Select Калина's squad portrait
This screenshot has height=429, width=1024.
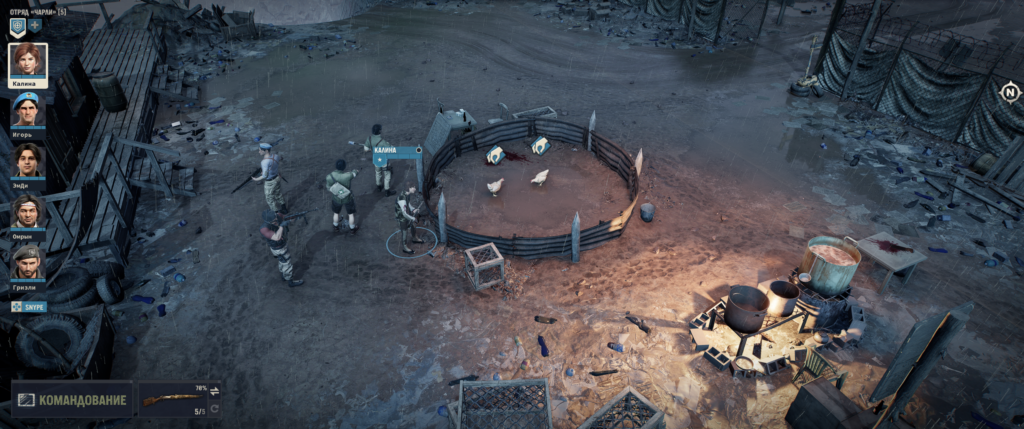(28, 62)
